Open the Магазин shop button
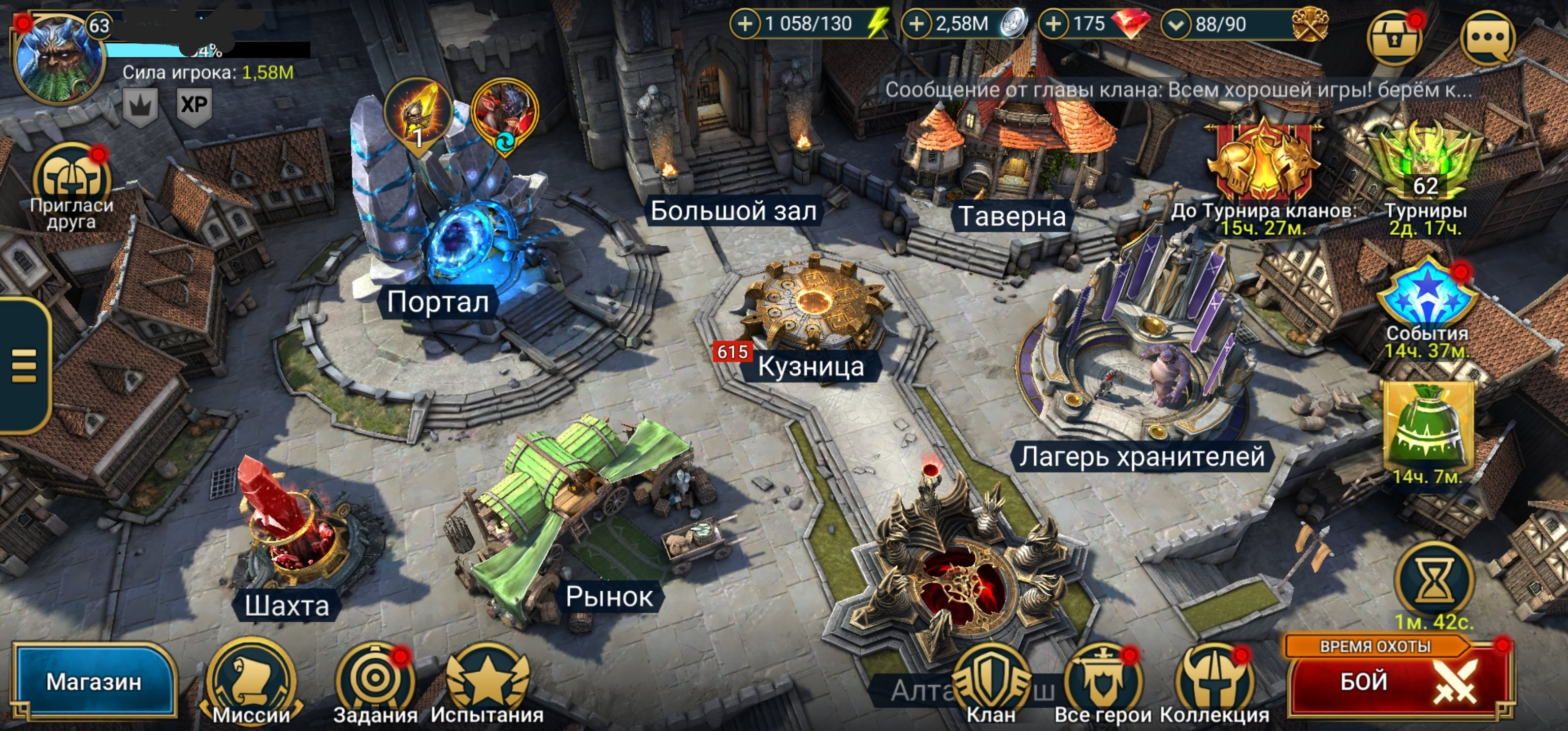 94,681
